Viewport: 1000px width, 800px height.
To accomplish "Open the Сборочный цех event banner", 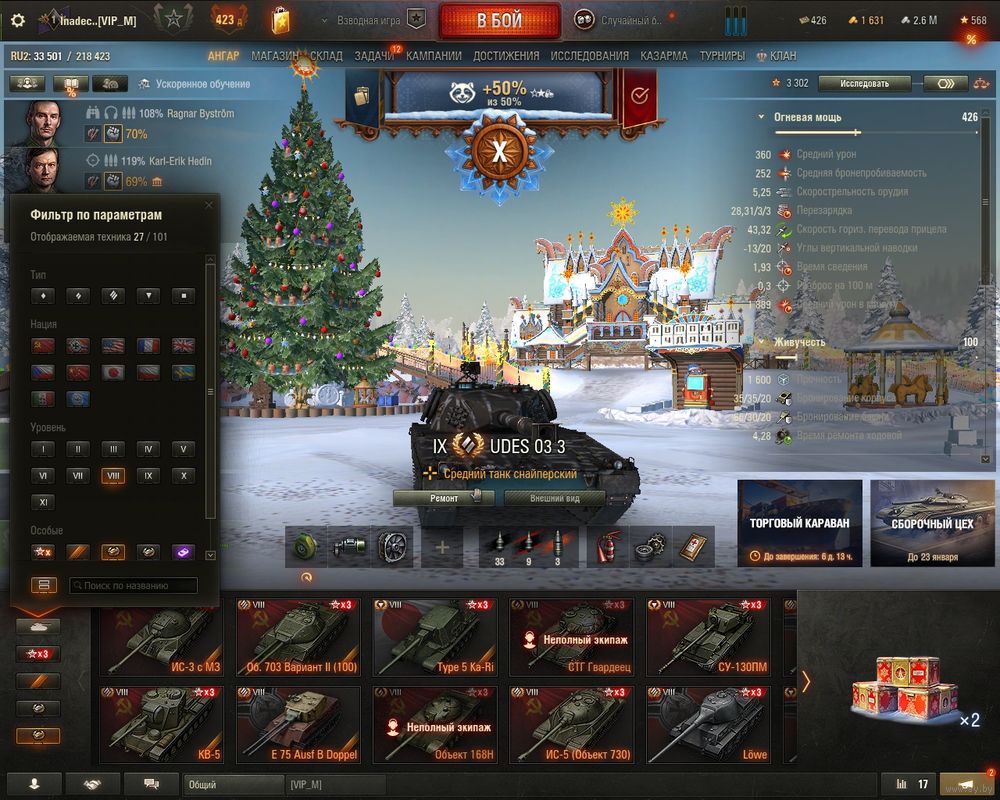I will coord(931,523).
